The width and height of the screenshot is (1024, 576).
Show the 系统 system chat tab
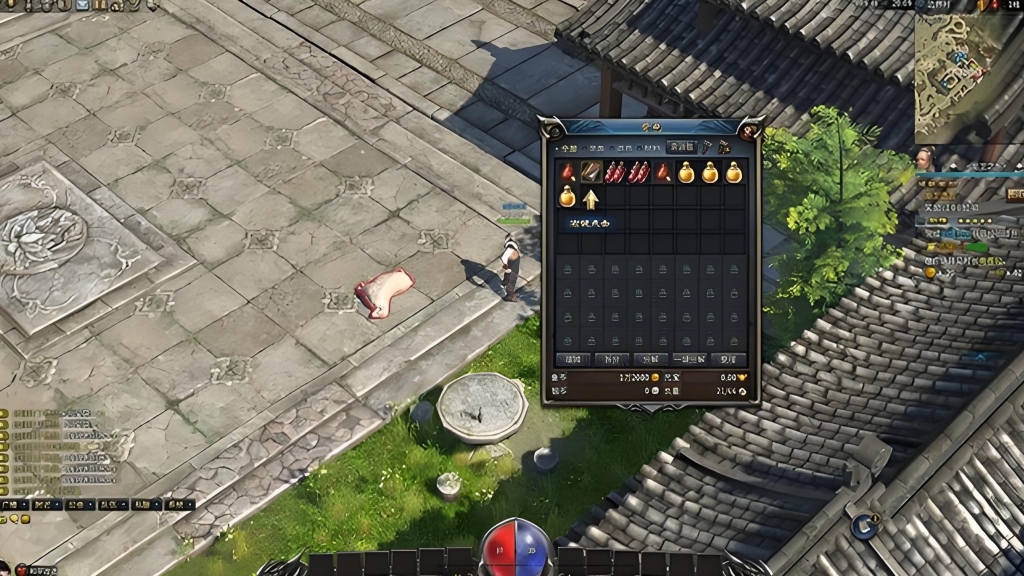(x=179, y=505)
